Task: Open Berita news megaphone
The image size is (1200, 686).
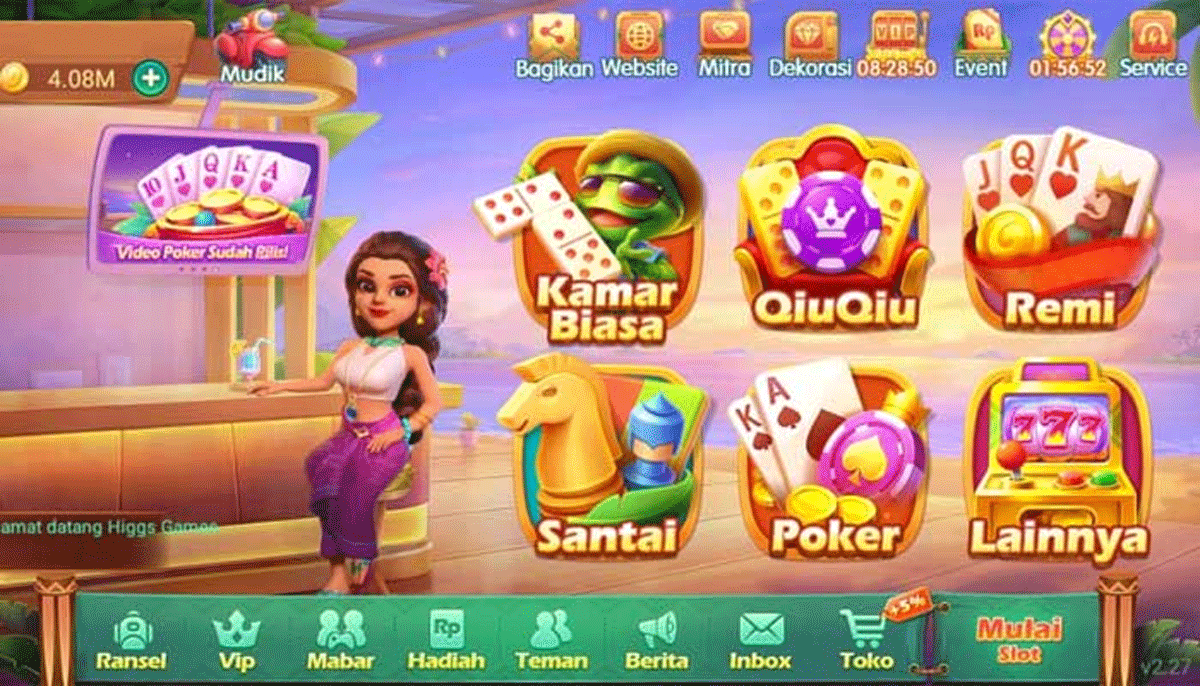Action: tap(656, 640)
